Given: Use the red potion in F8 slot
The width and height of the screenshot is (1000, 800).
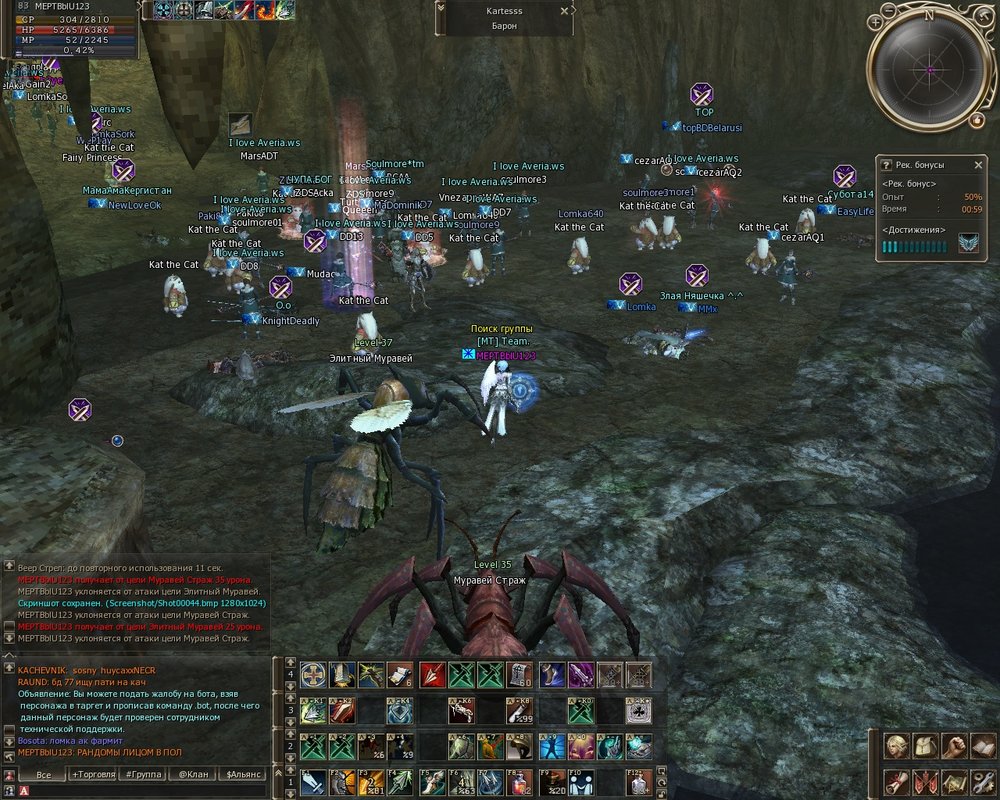Looking at the screenshot, I should pos(520,782).
